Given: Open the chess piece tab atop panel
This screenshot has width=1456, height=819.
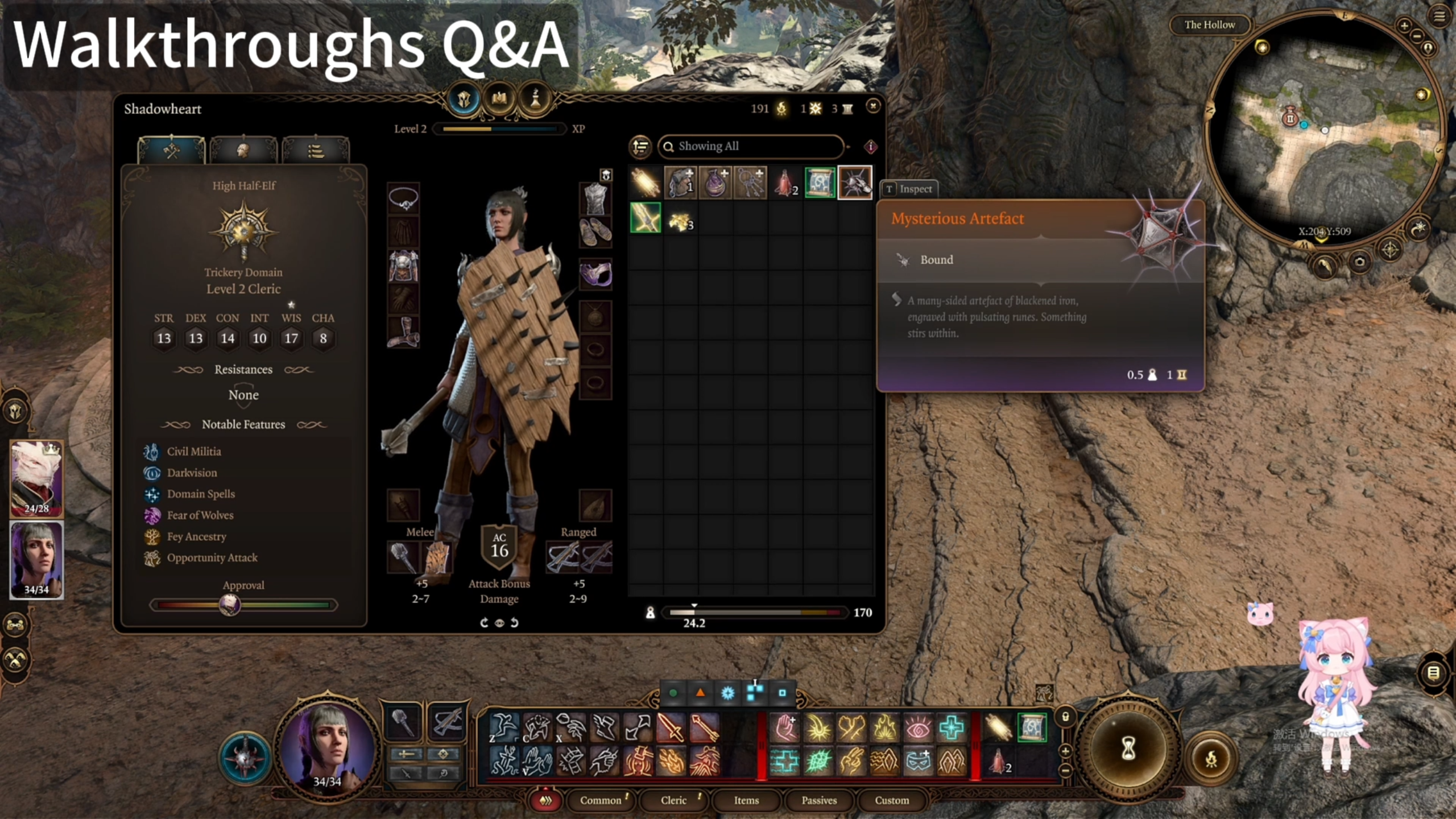Looking at the screenshot, I should 535,99.
